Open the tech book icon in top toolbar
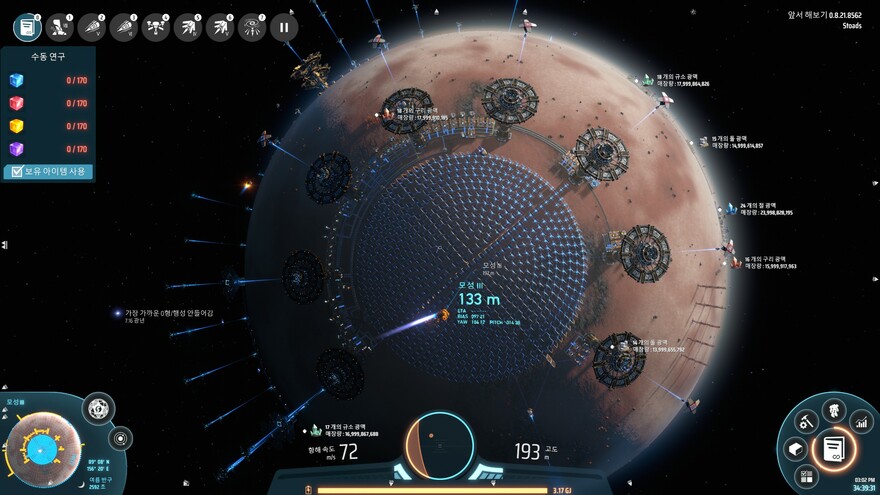Image resolution: width=880 pixels, height=495 pixels. pos(27,27)
